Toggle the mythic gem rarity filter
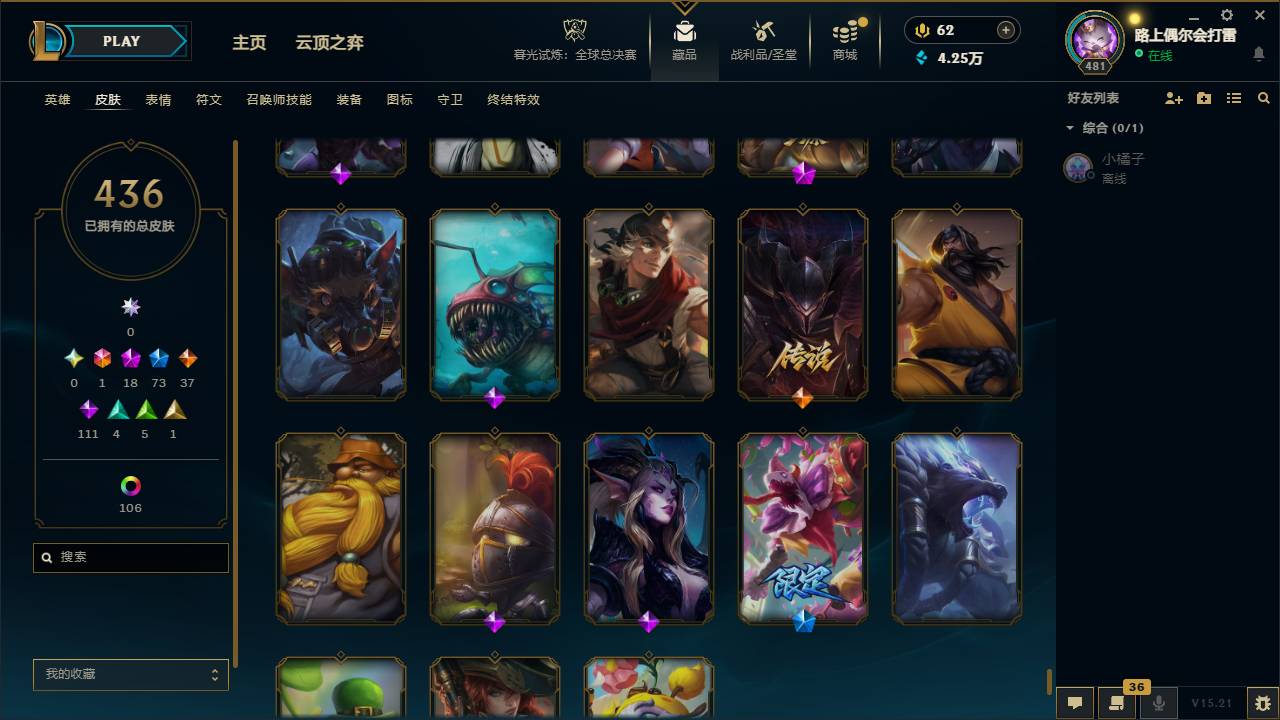The height and width of the screenshot is (720, 1280). [x=101, y=357]
